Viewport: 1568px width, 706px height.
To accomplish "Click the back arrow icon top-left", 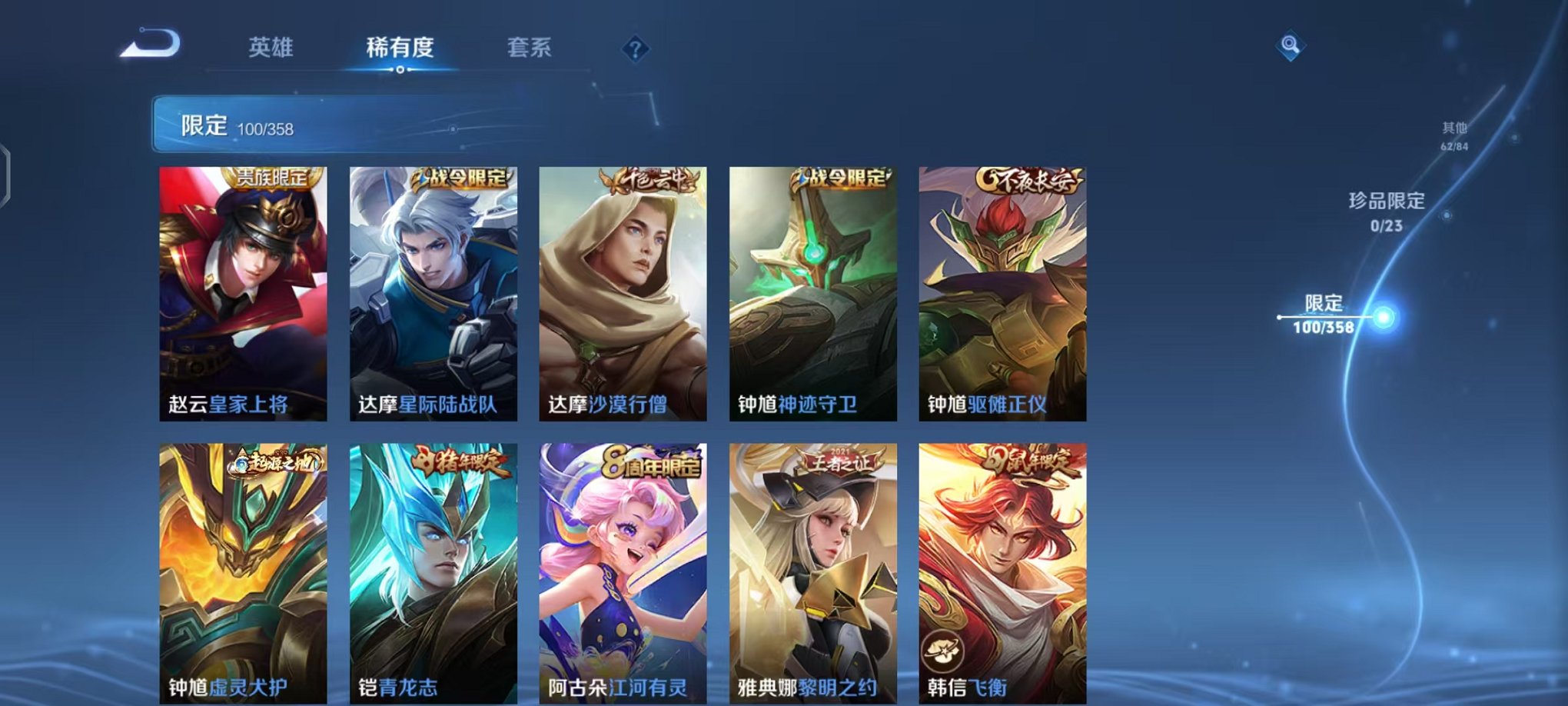I will tap(151, 46).
